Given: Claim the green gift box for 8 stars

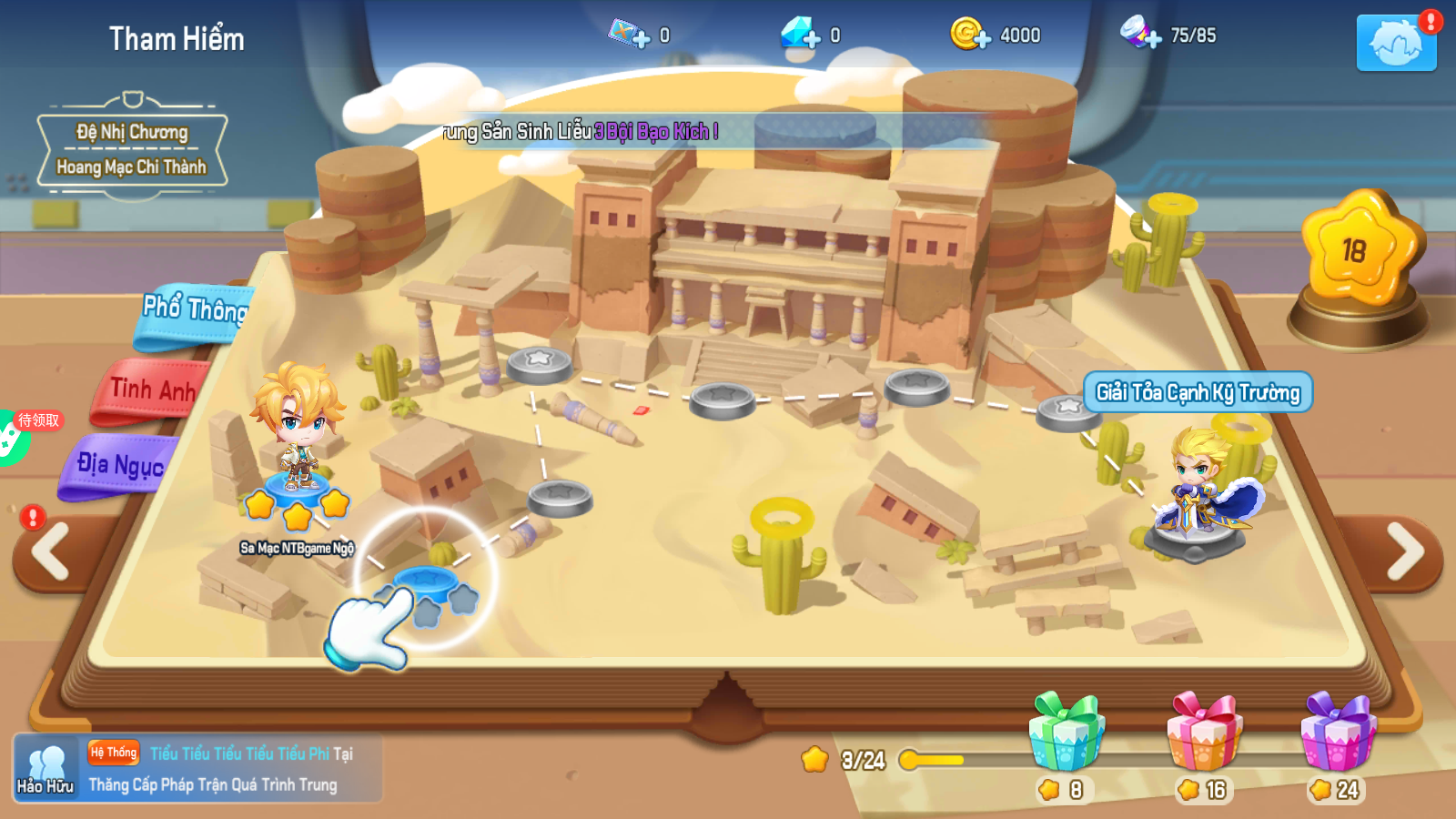Looking at the screenshot, I should (1067, 733).
